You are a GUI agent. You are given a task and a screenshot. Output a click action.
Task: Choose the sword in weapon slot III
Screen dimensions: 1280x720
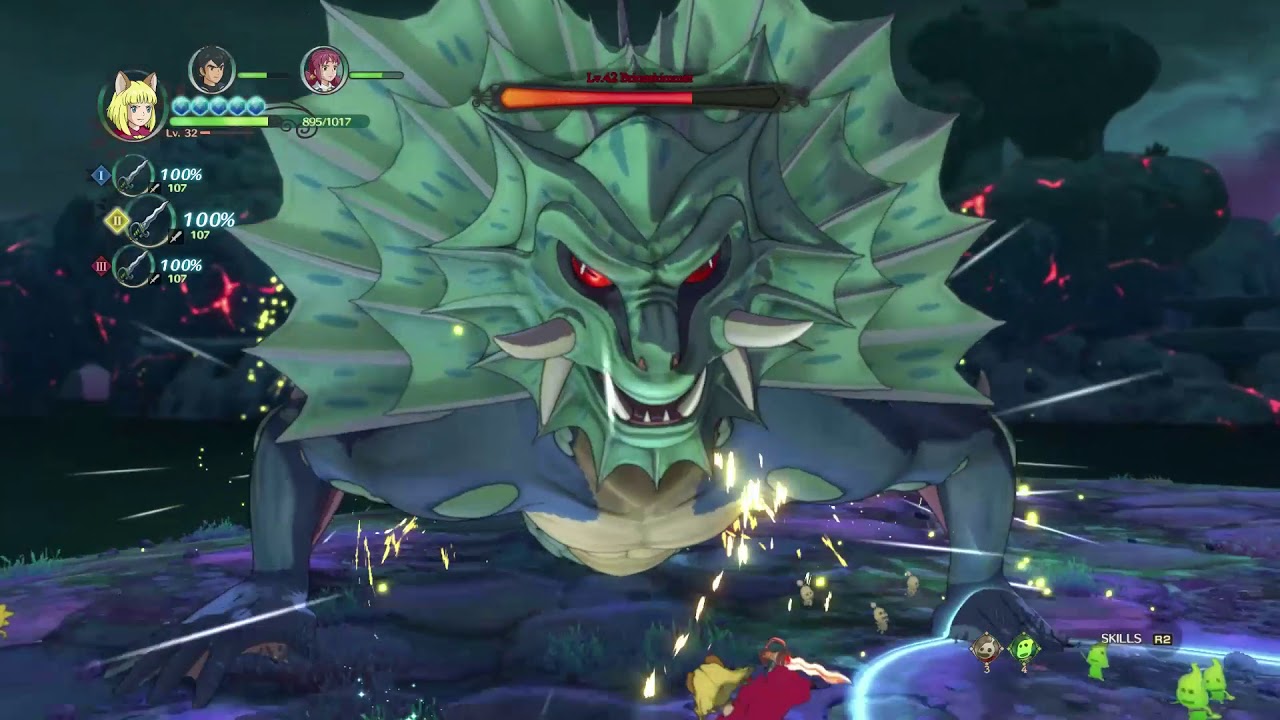tap(133, 266)
